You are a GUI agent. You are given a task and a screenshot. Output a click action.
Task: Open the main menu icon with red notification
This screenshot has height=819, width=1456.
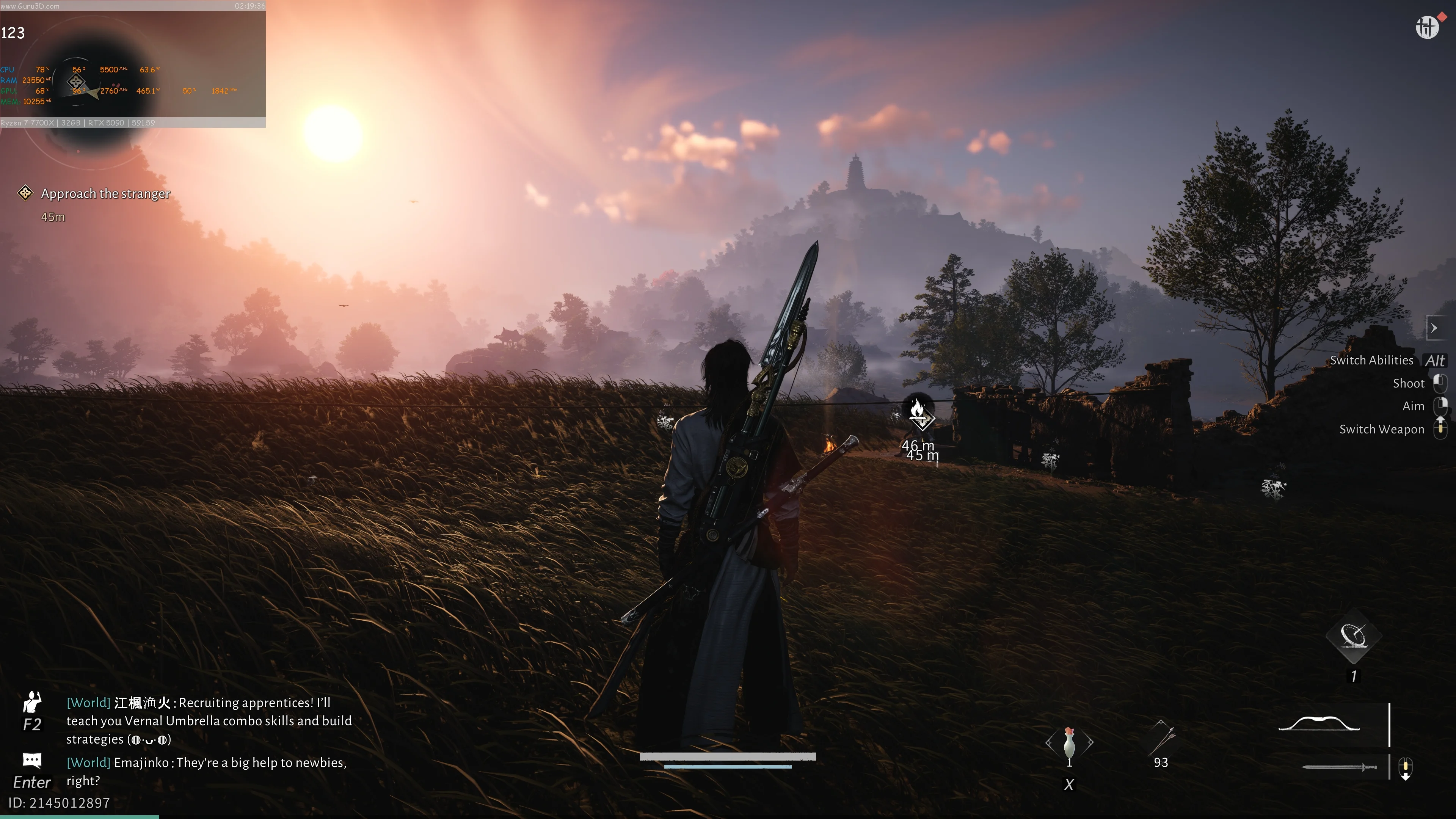click(x=1426, y=27)
